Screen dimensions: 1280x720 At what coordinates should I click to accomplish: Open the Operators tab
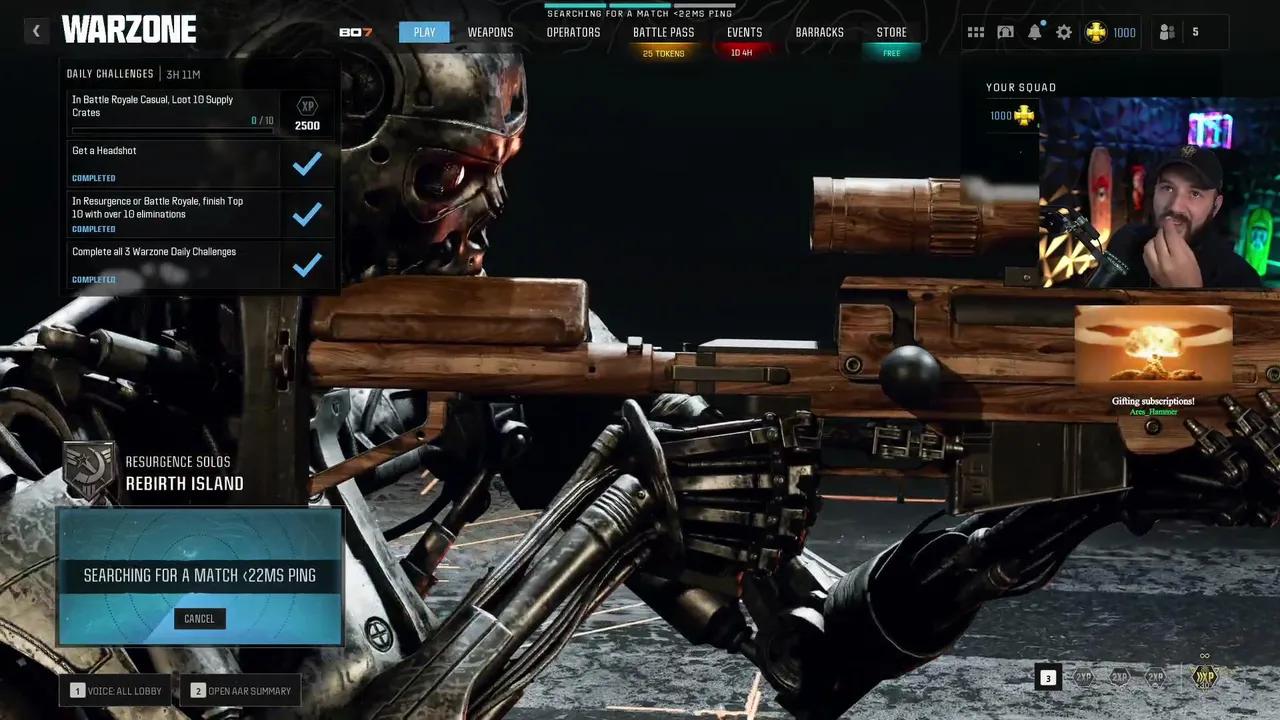573,32
